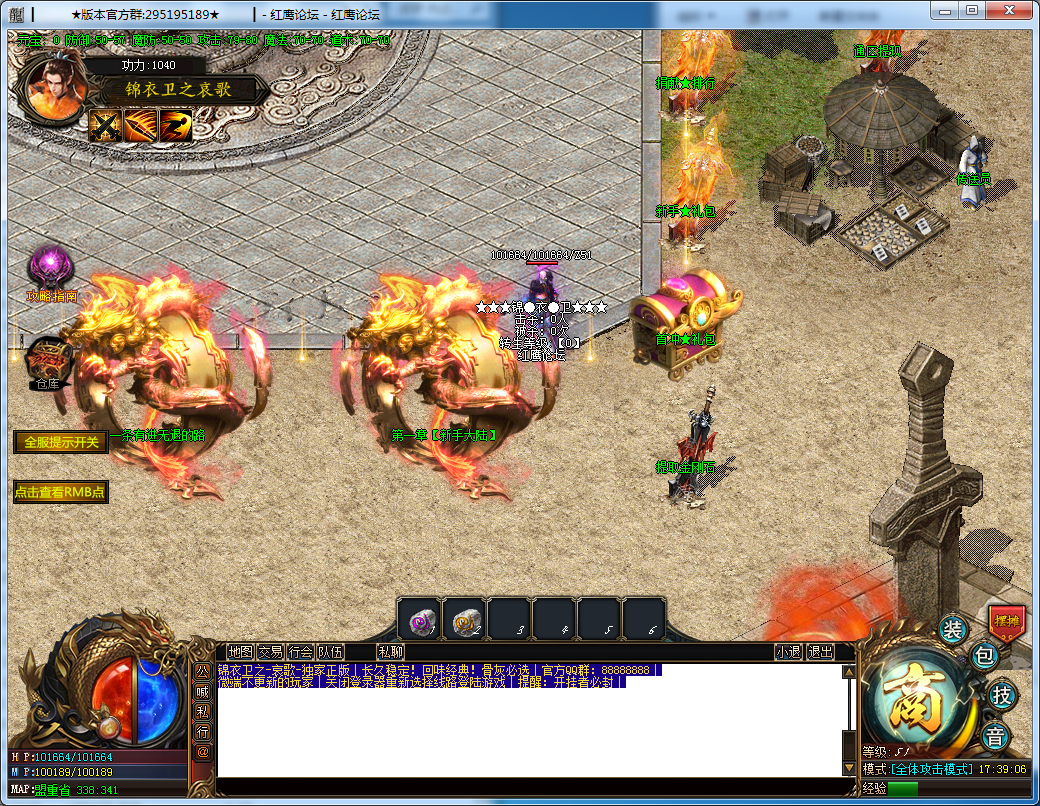
Task: Open the 装 equipment round button
Action: [x=953, y=630]
